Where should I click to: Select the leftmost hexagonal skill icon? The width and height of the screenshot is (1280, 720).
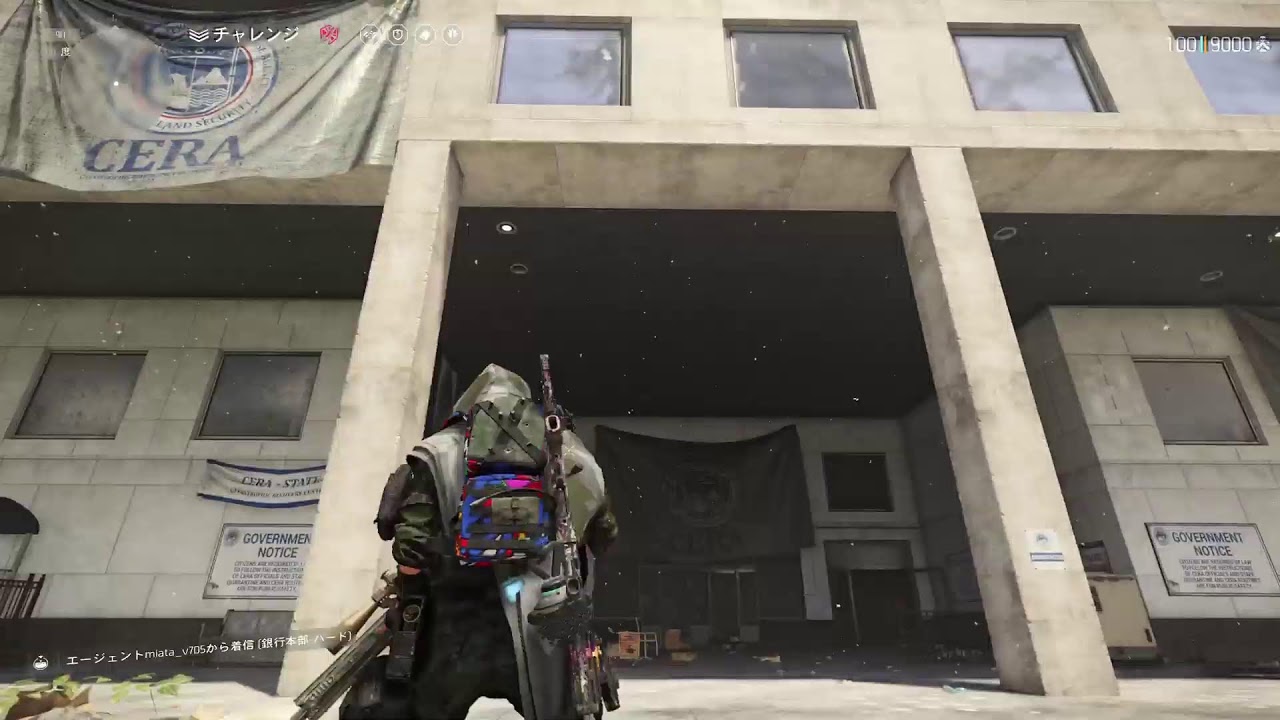(369, 33)
